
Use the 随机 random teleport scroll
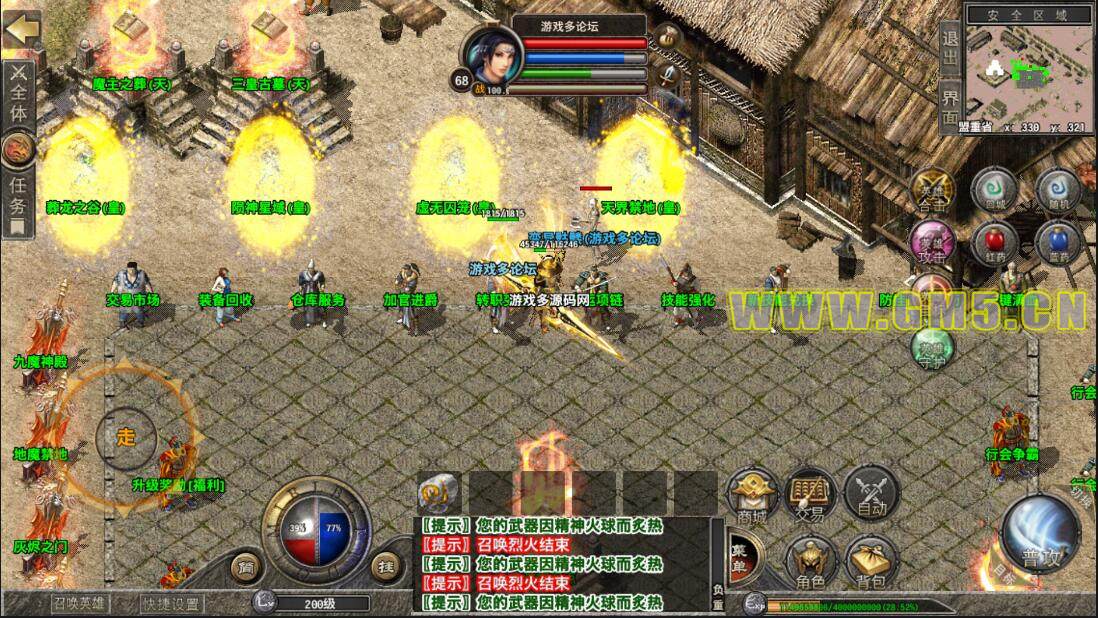pyautogui.click(x=1057, y=189)
